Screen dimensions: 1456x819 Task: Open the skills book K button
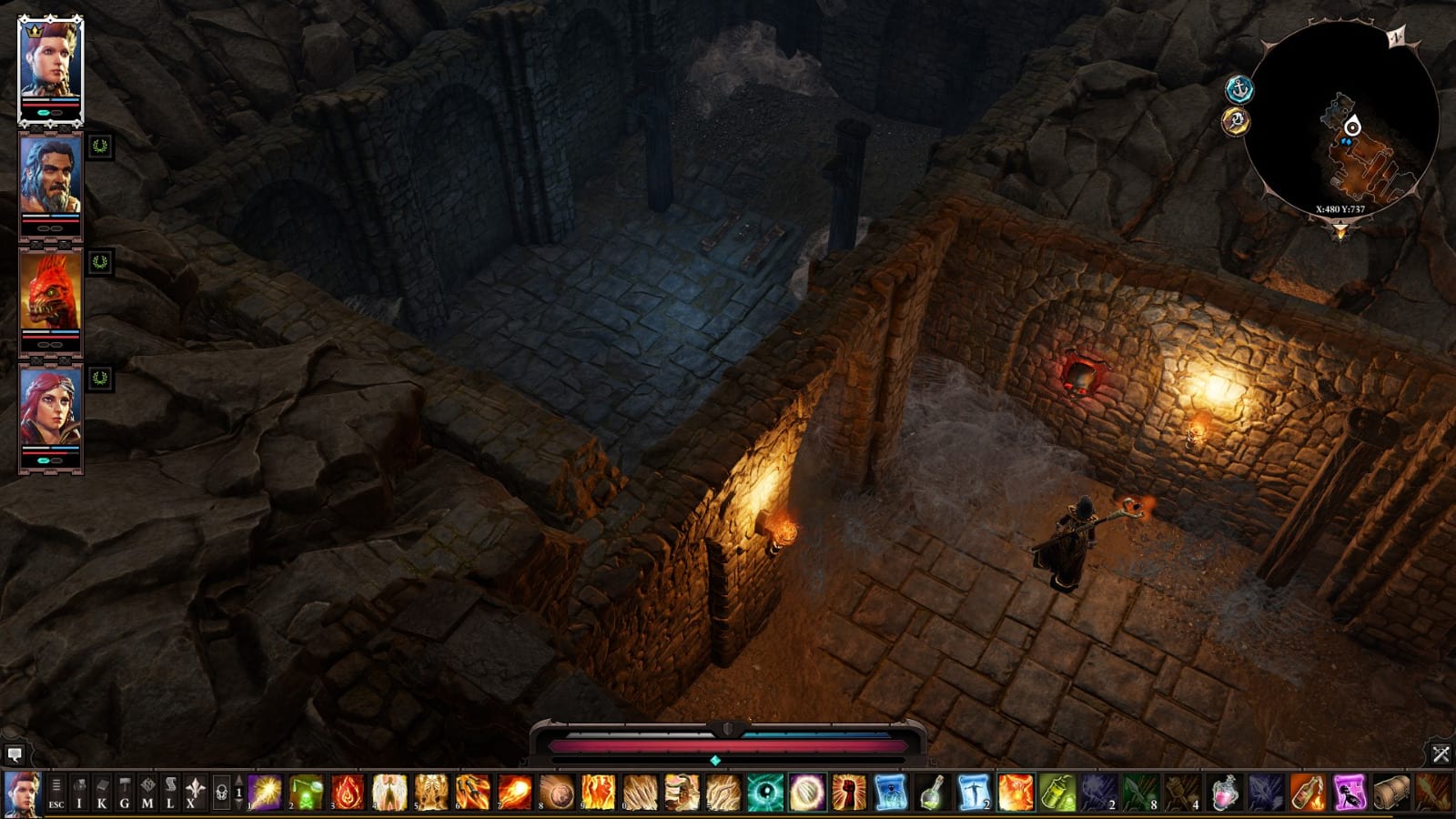[x=102, y=794]
